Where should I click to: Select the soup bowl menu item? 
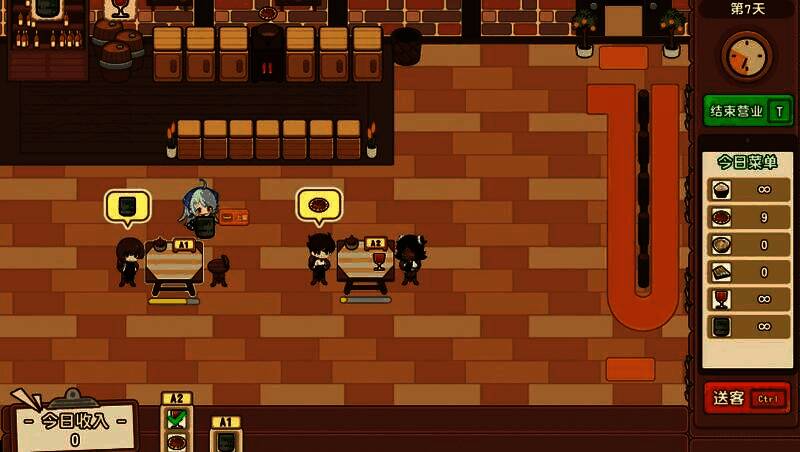point(720,245)
